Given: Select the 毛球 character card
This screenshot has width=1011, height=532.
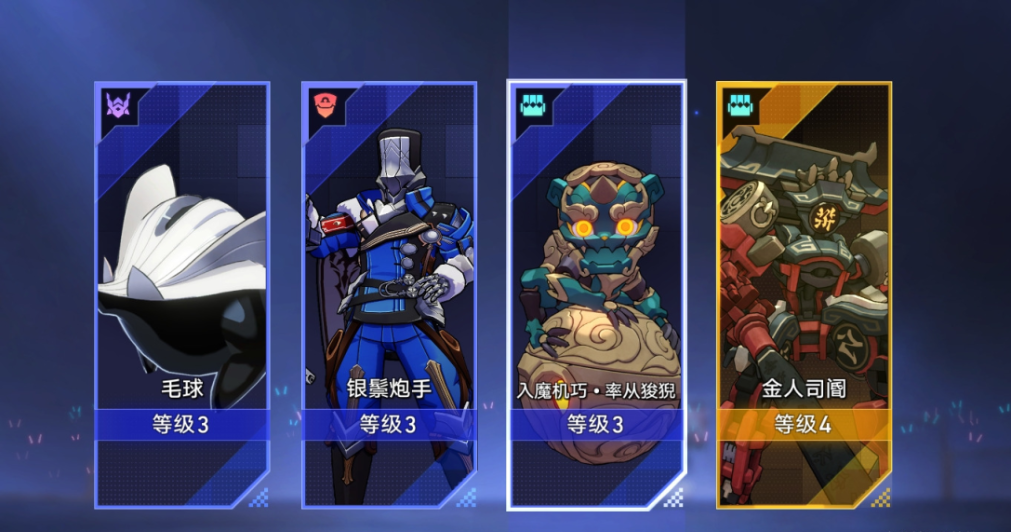Looking at the screenshot, I should [x=182, y=295].
